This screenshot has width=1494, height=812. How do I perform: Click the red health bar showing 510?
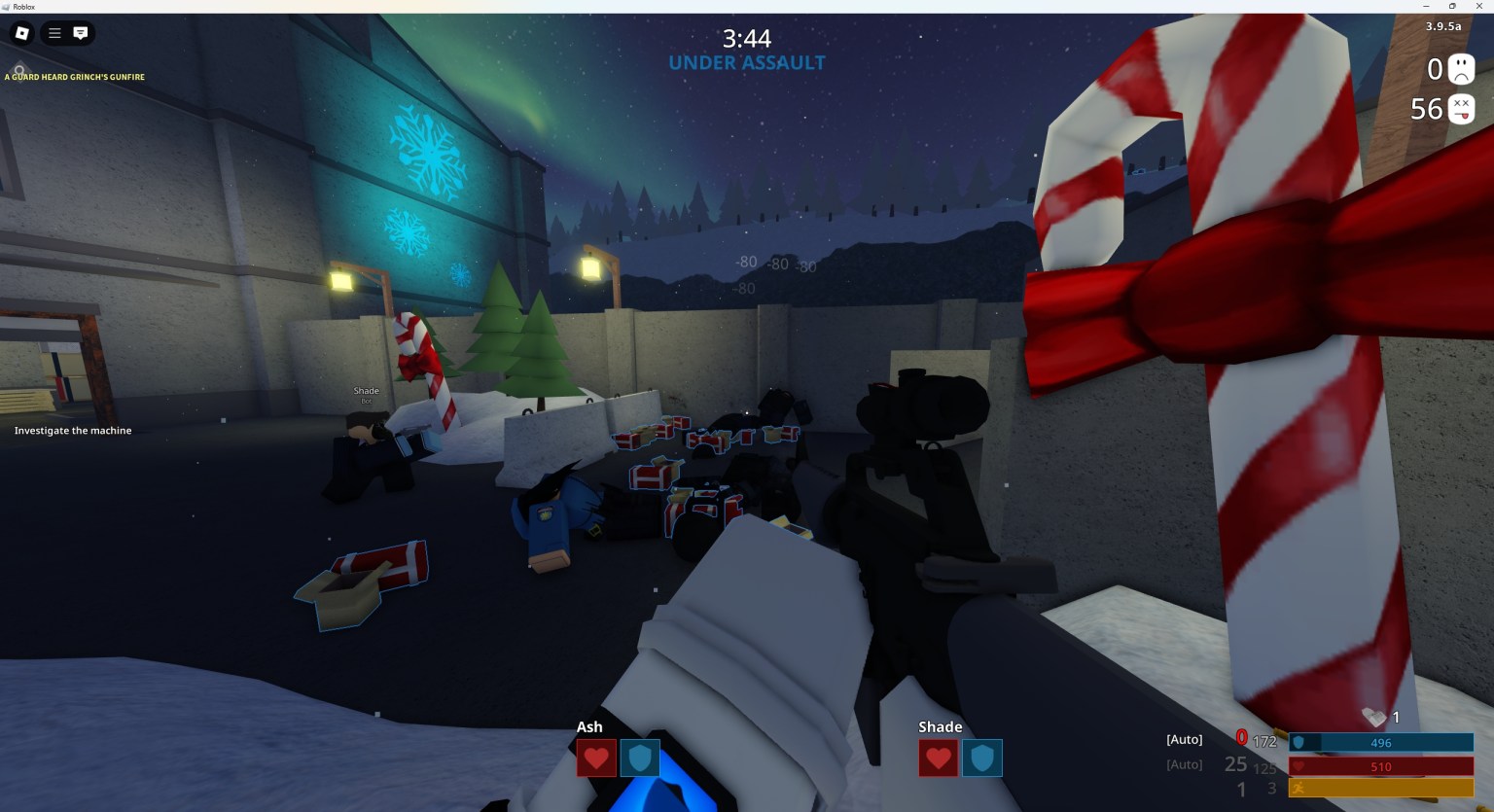[1381, 765]
